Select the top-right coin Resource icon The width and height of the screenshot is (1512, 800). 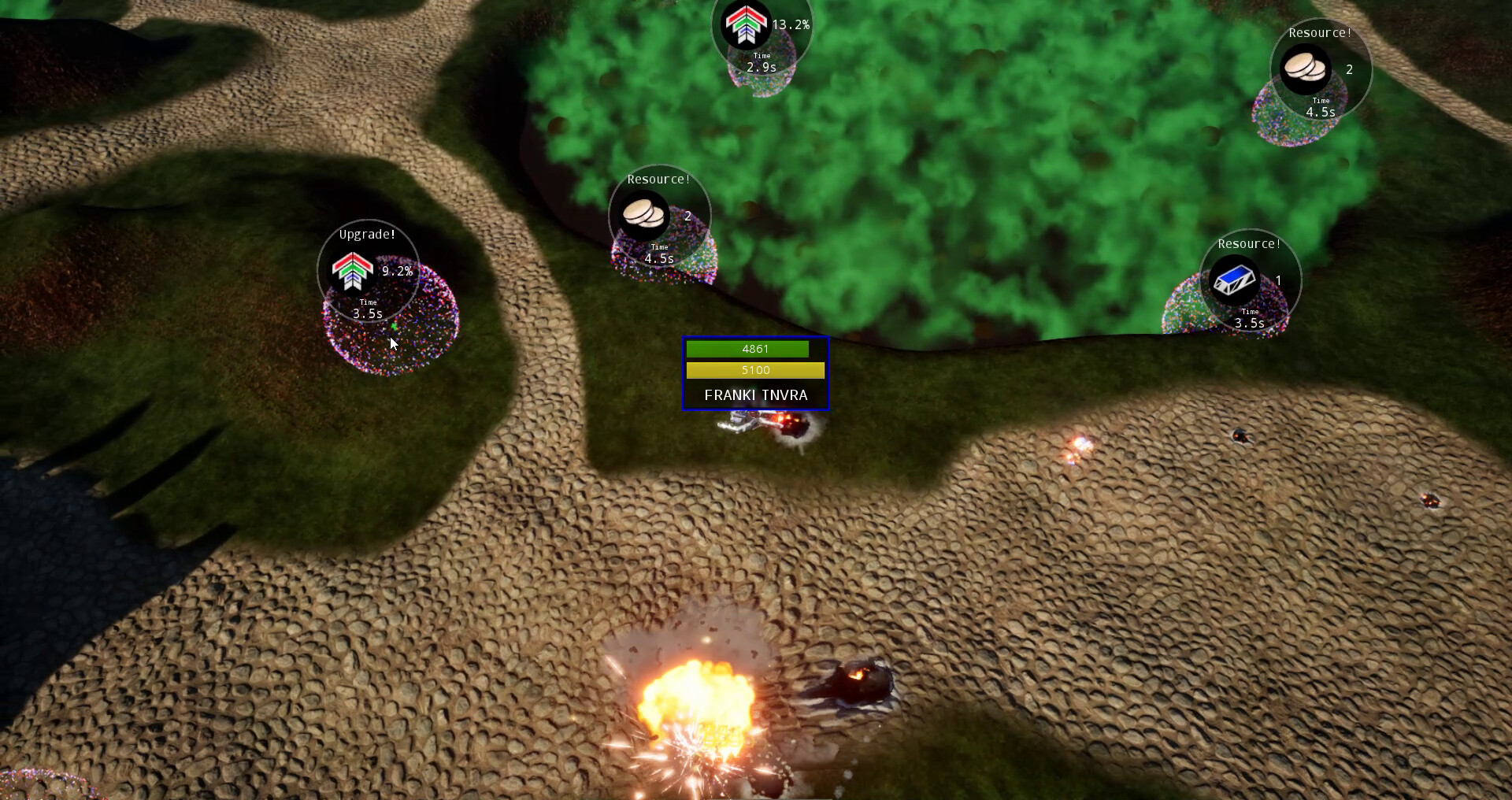[x=1305, y=69]
